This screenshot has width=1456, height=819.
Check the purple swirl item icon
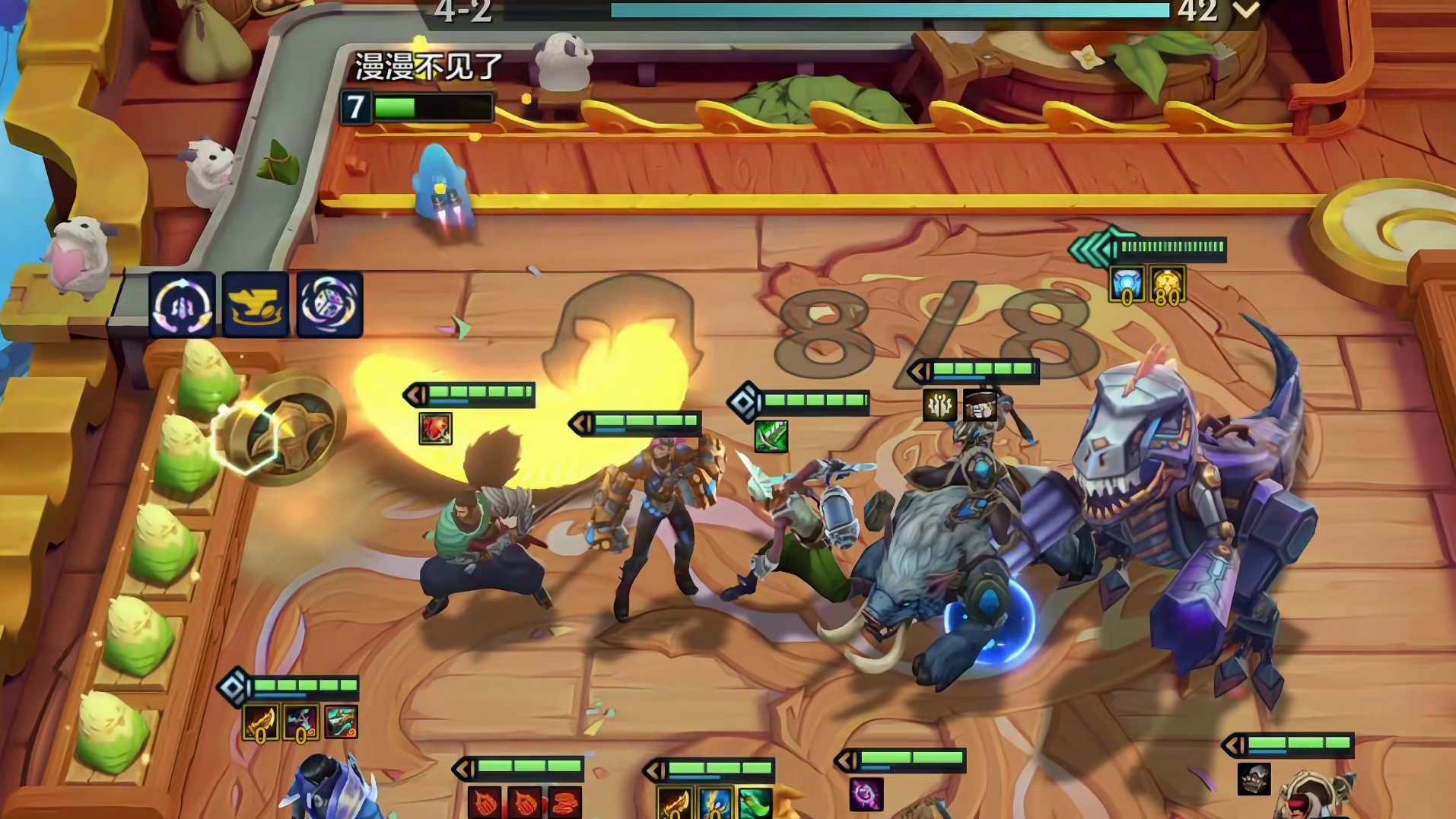(866, 794)
